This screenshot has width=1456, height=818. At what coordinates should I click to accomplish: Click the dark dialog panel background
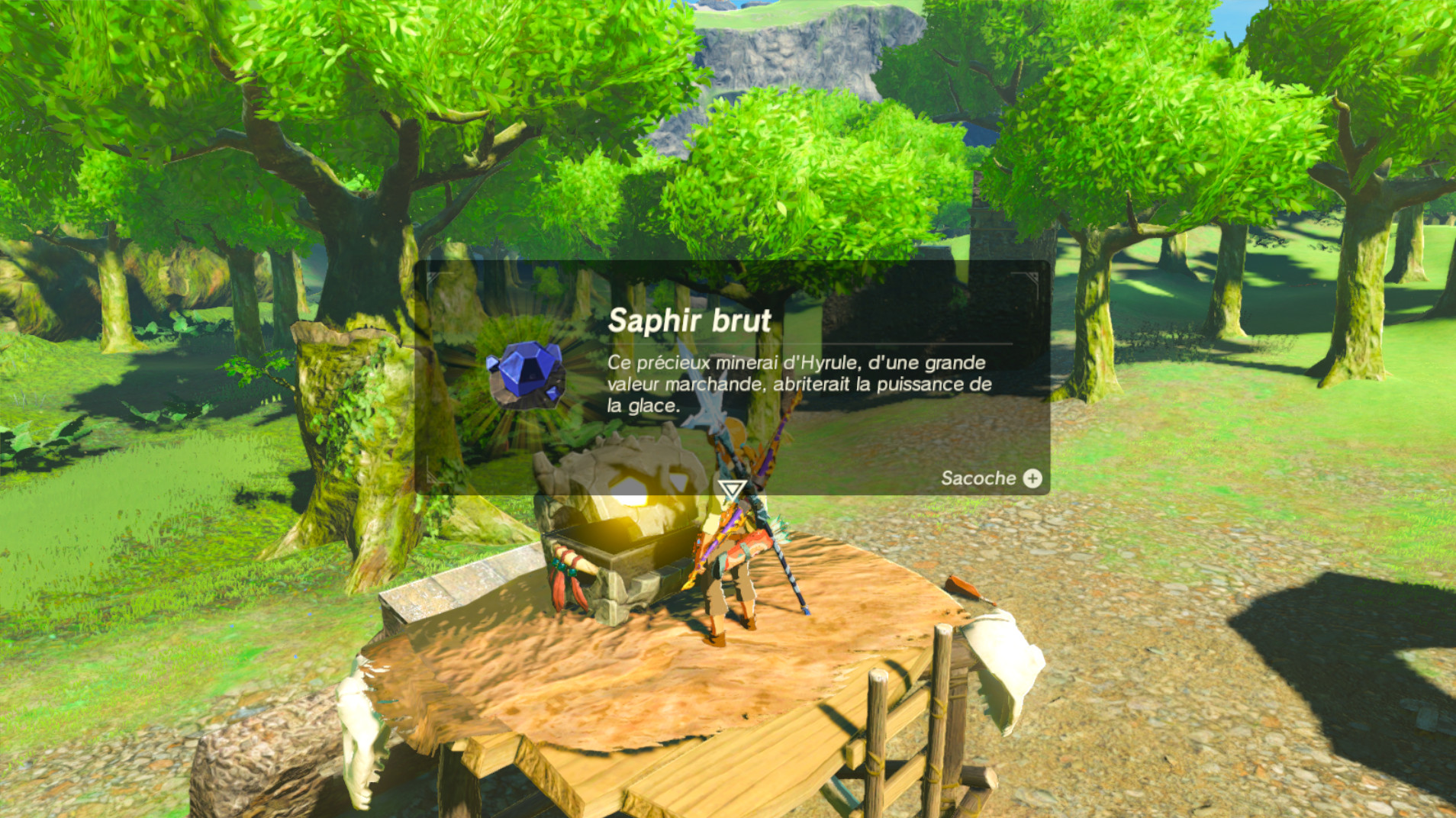[x=916, y=305]
